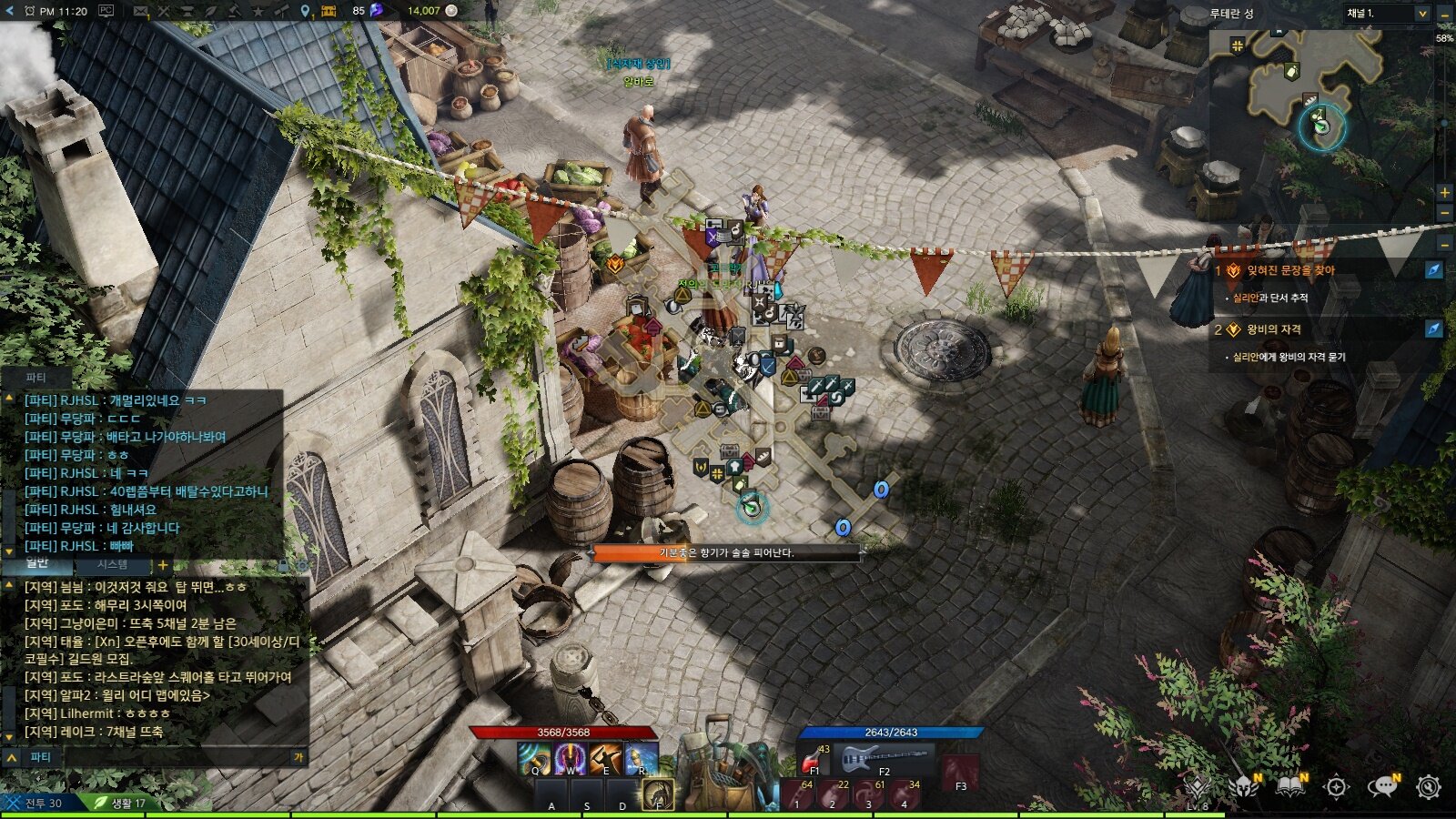Open the mail envelope icon
1456x819 pixels.
tap(140, 11)
